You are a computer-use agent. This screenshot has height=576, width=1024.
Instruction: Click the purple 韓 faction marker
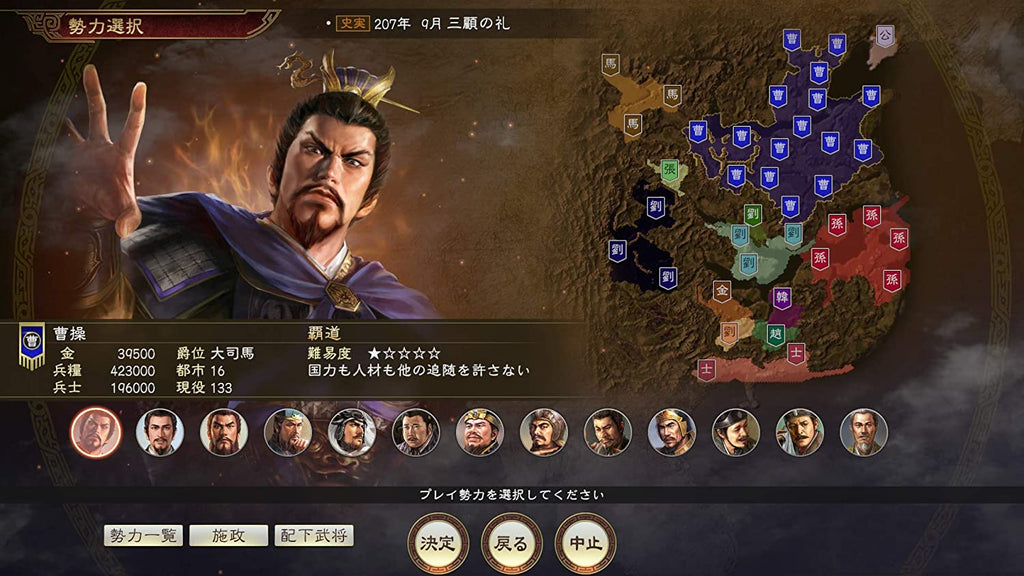[x=782, y=297]
